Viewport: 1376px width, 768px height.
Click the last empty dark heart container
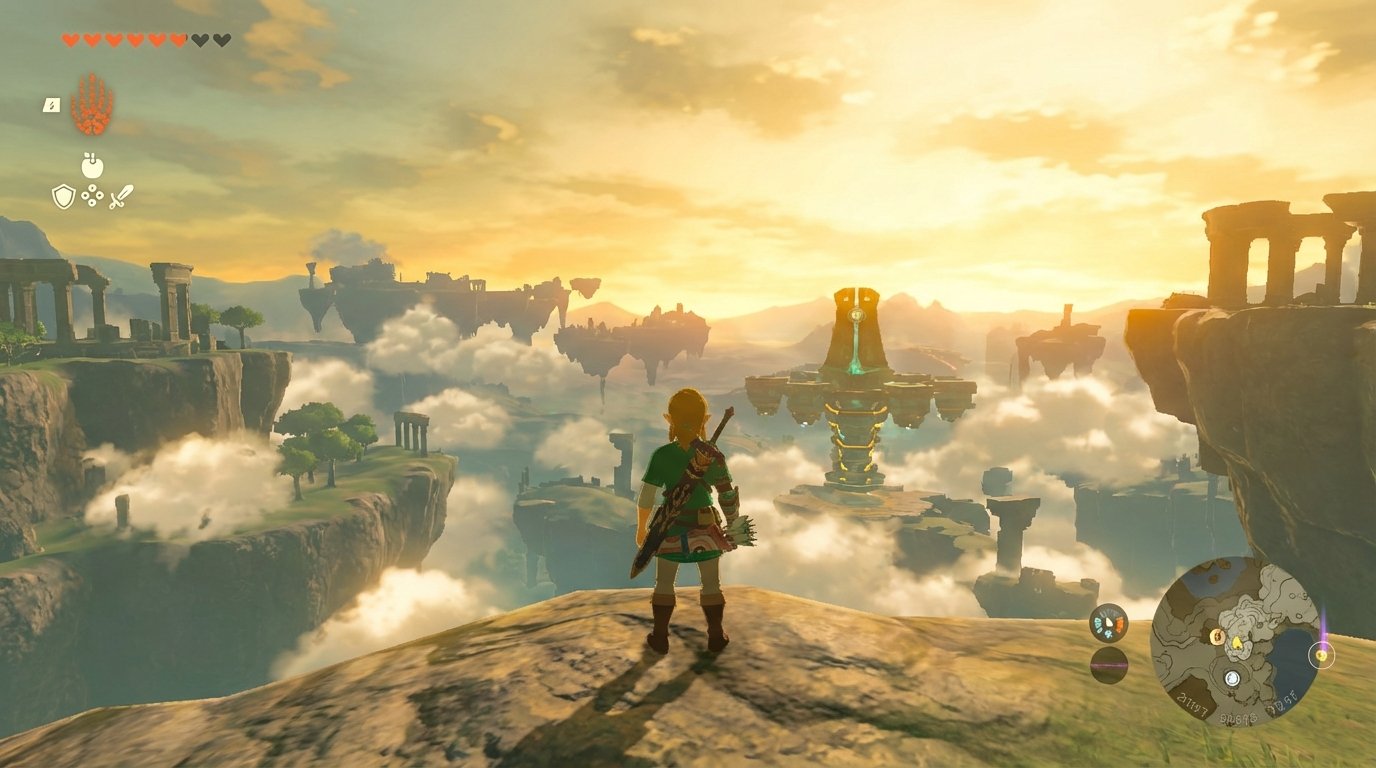click(223, 40)
